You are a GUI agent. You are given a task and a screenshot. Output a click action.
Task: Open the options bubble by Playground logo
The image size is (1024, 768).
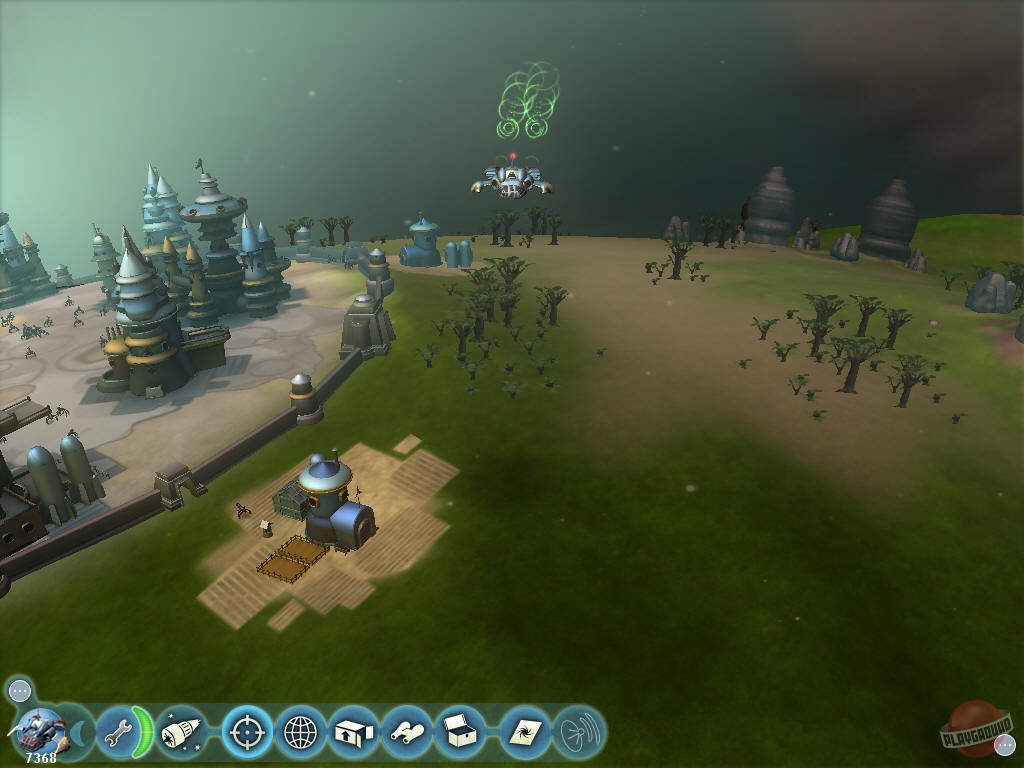click(1005, 744)
